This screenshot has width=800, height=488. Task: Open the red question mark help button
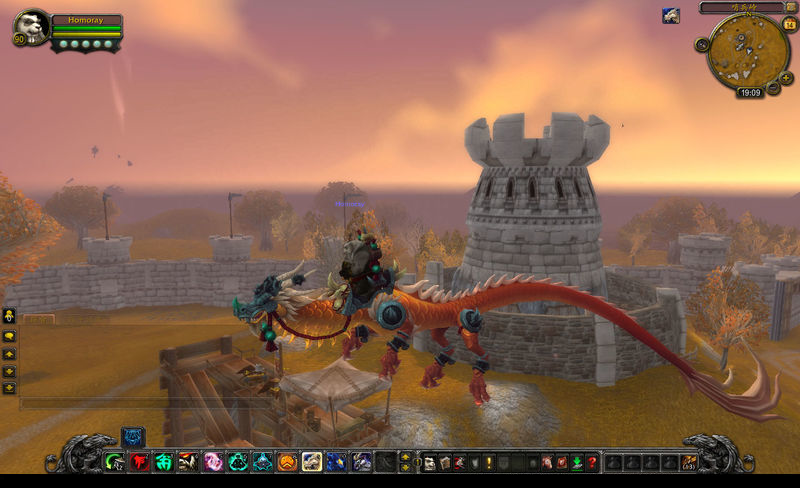[x=592, y=462]
